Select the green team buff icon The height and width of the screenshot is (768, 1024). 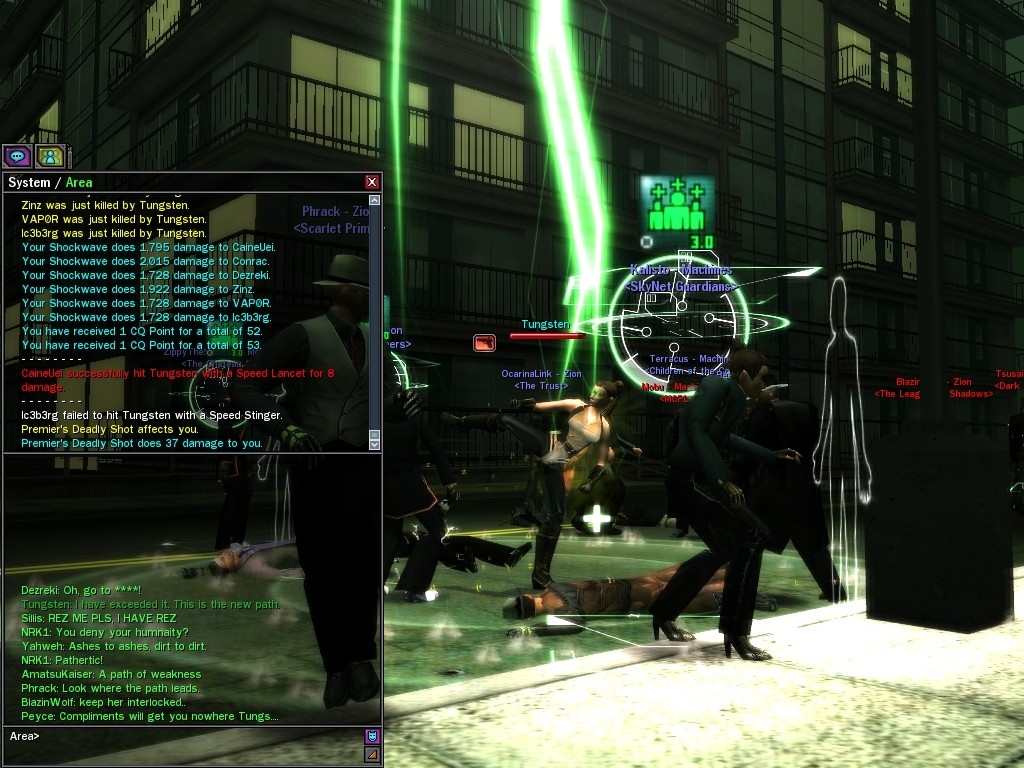pos(677,205)
